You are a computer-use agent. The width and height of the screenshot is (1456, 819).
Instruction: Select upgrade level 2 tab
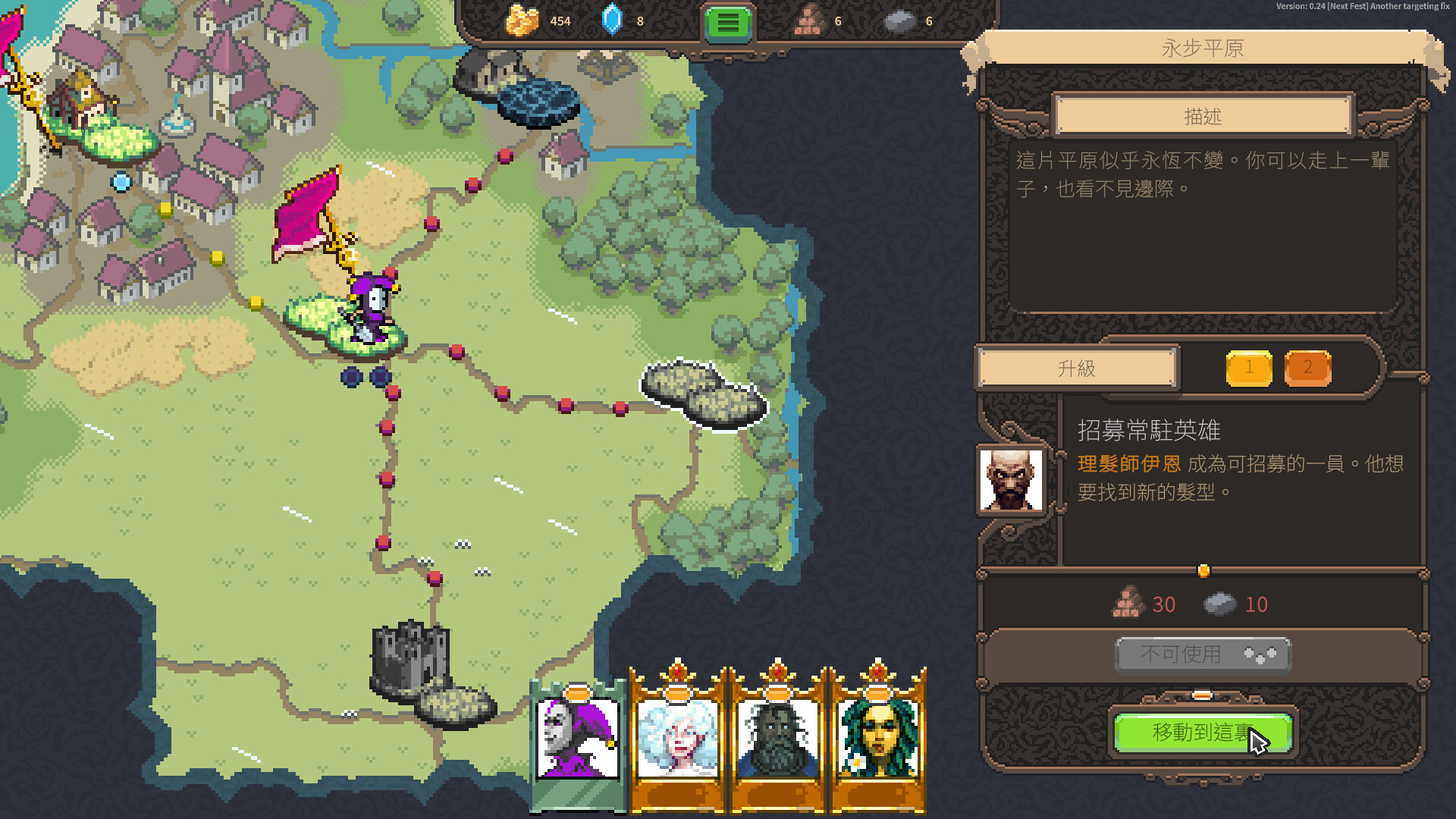tap(1307, 369)
